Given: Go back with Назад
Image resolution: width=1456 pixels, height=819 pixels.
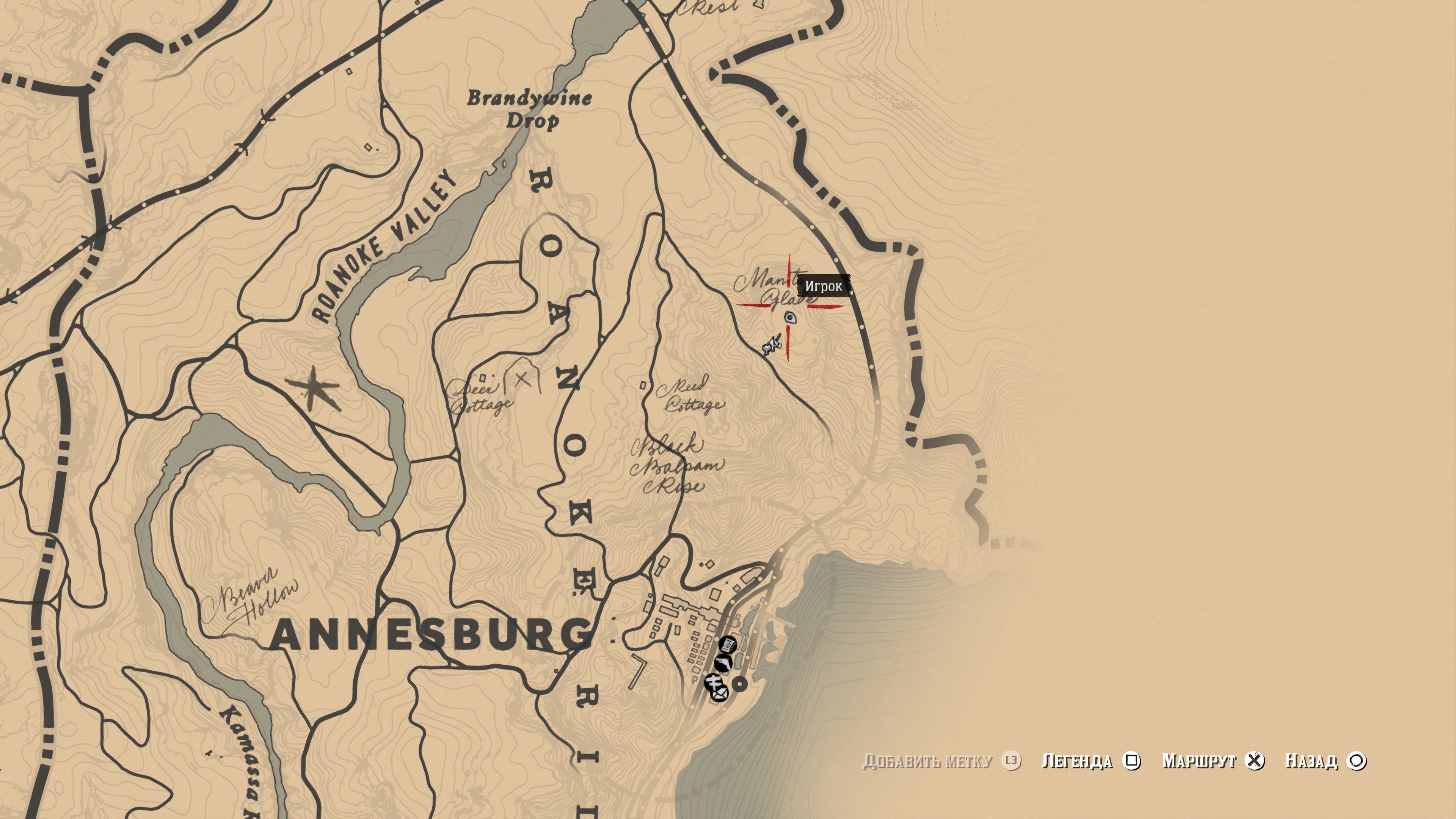Looking at the screenshot, I should point(1325,761).
